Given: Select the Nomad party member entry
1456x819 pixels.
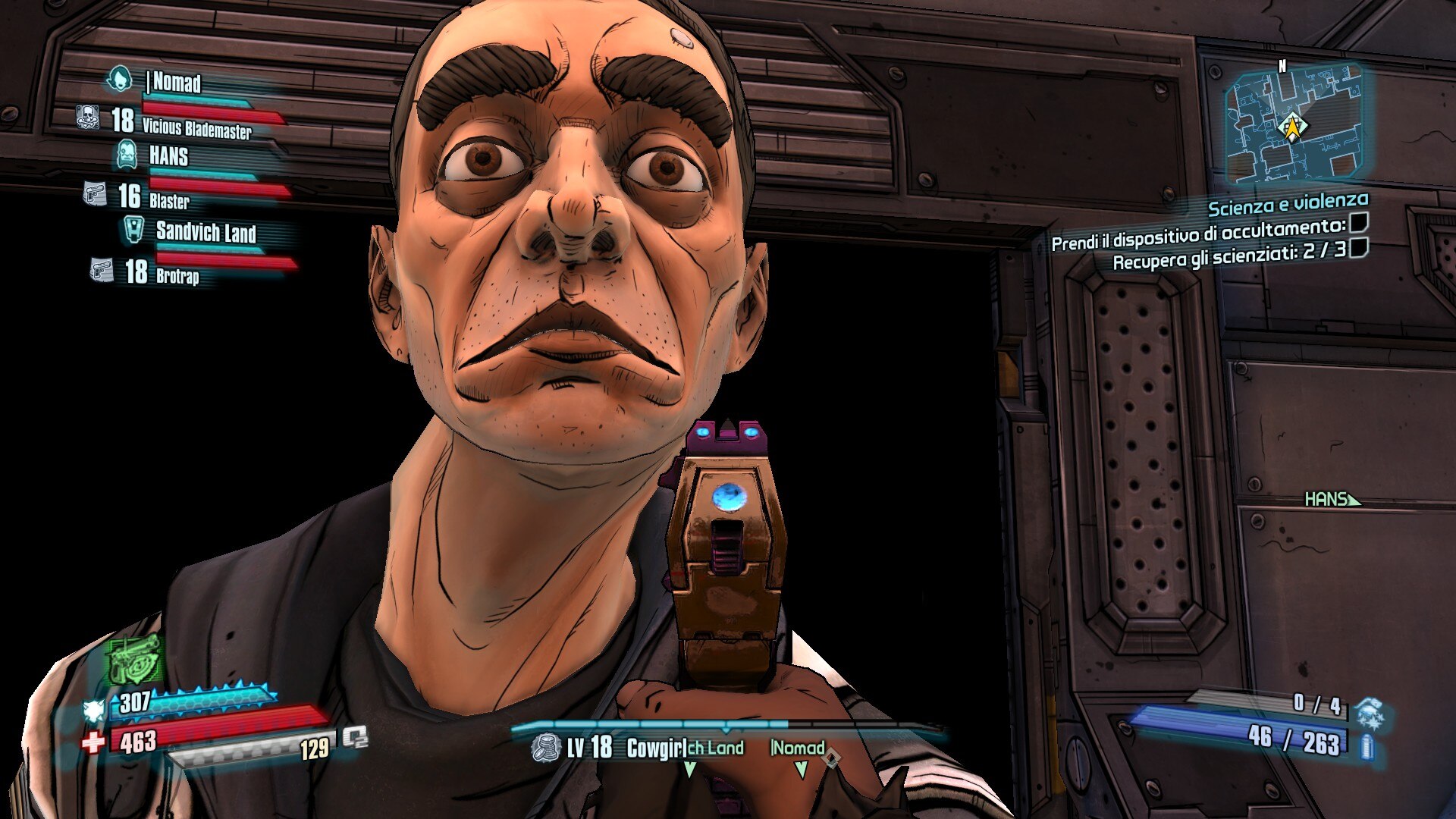Looking at the screenshot, I should (177, 82).
